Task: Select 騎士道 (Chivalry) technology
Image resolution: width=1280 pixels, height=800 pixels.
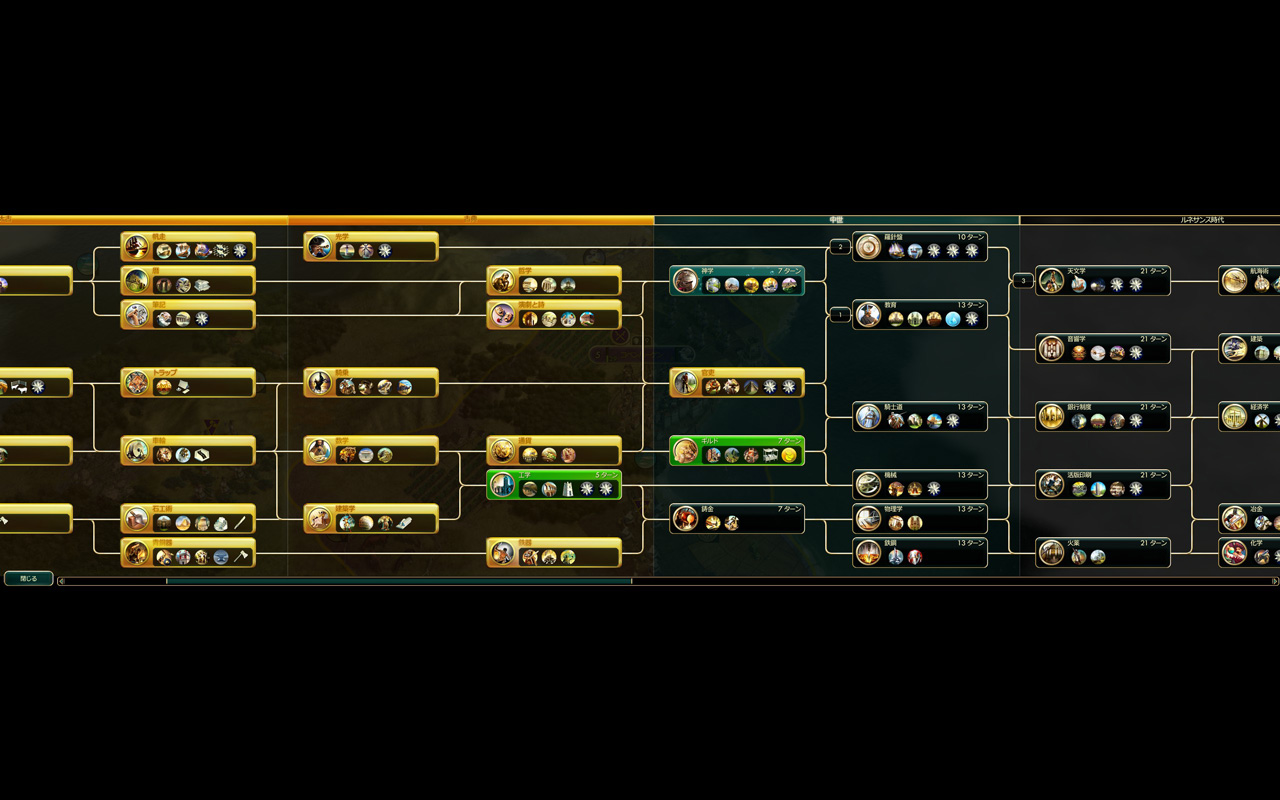Action: 920,416
